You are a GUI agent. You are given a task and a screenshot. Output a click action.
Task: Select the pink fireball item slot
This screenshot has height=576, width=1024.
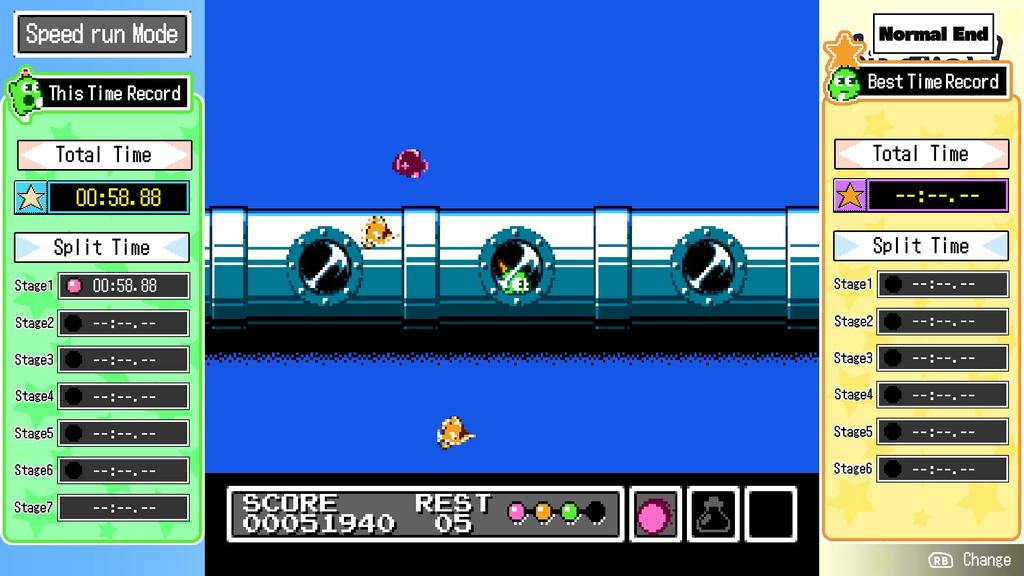[x=655, y=514]
